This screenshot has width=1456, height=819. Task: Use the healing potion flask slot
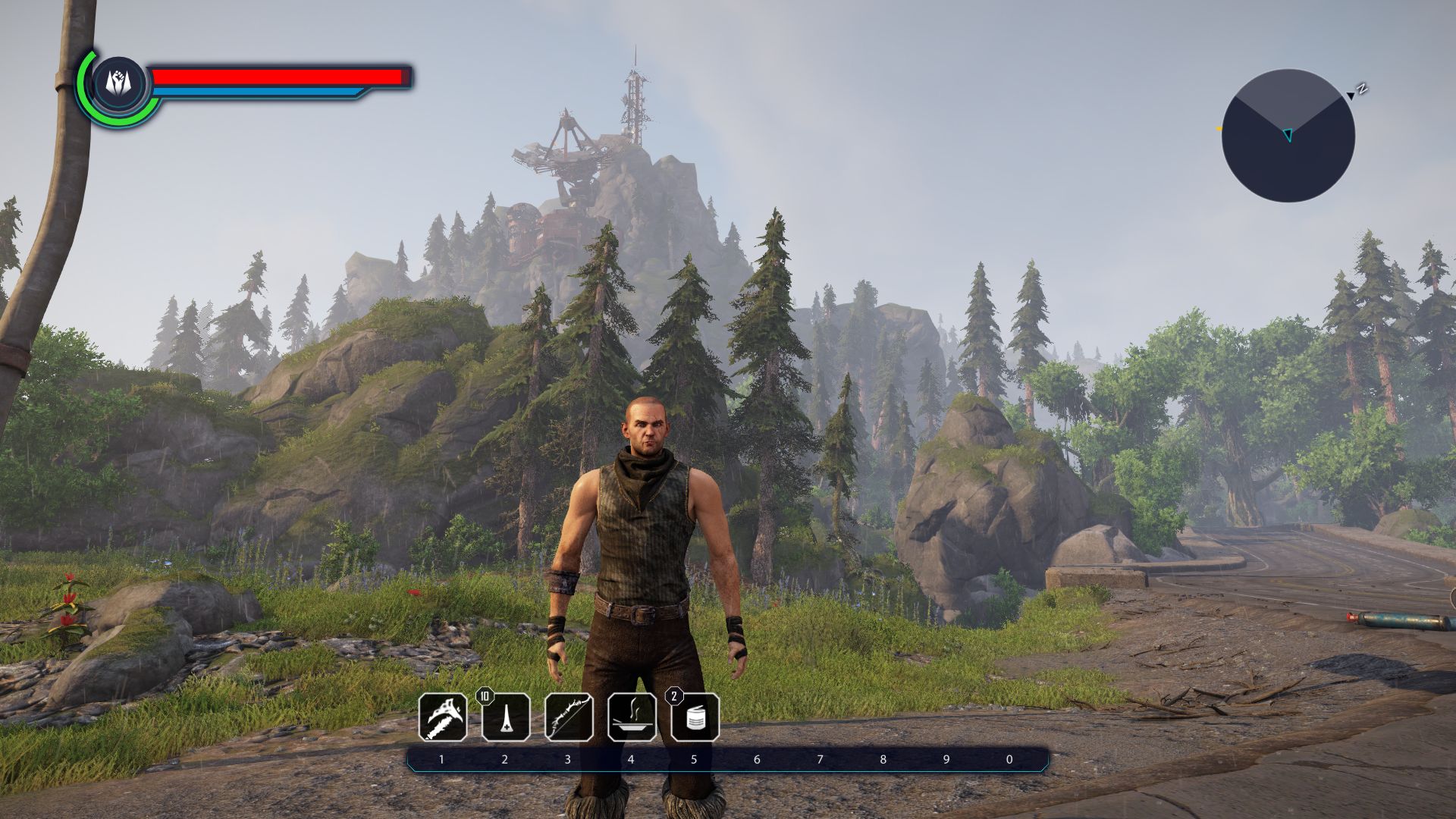506,717
